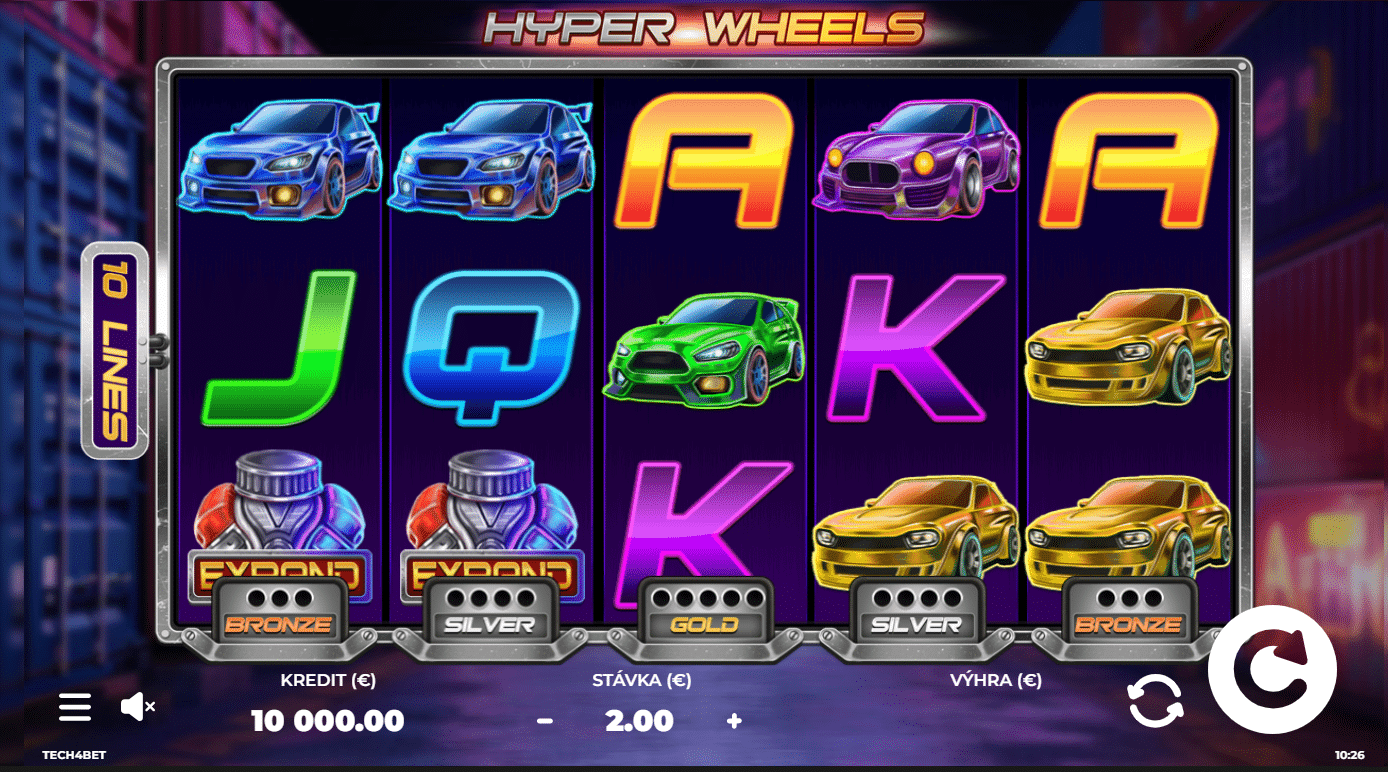This screenshot has height=772, width=1388.
Task: Click the stake value 2.00
Action: 640,720
